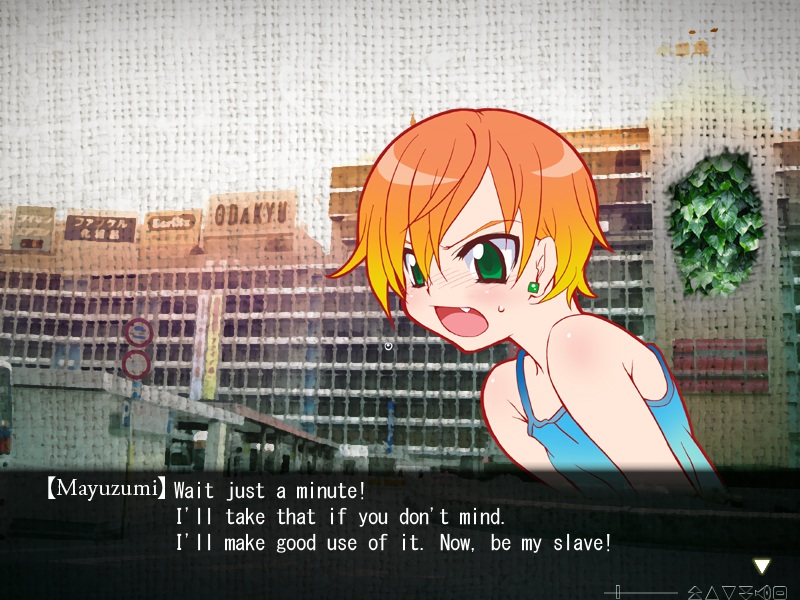This screenshot has height=600, width=800.
Task: Click the single down-triangle icon
Action: (x=729, y=593)
